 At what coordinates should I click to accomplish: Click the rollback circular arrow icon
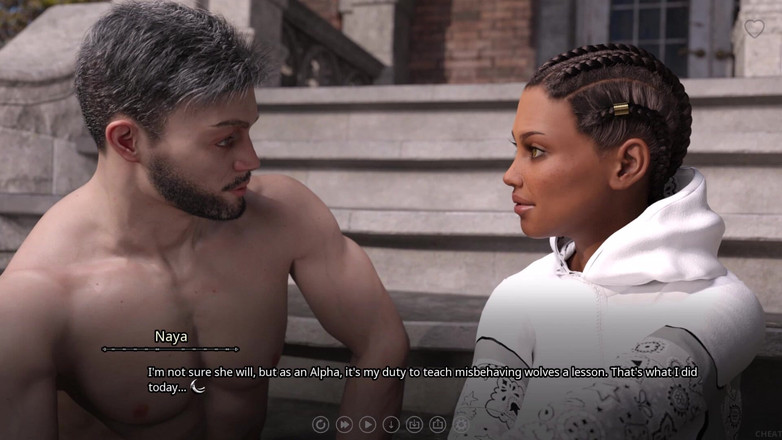point(320,425)
